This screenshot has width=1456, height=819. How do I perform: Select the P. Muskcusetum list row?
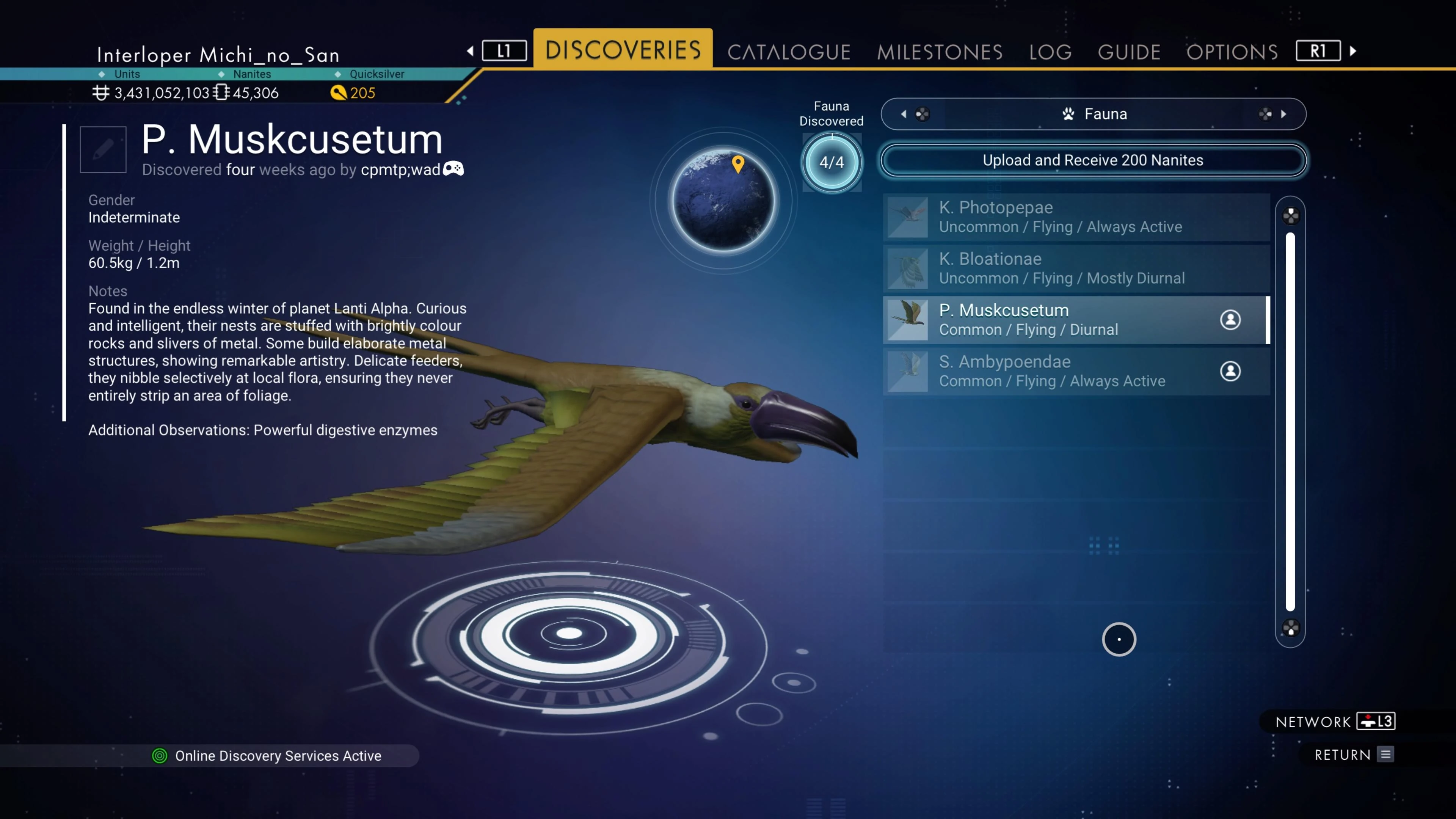(1076, 320)
